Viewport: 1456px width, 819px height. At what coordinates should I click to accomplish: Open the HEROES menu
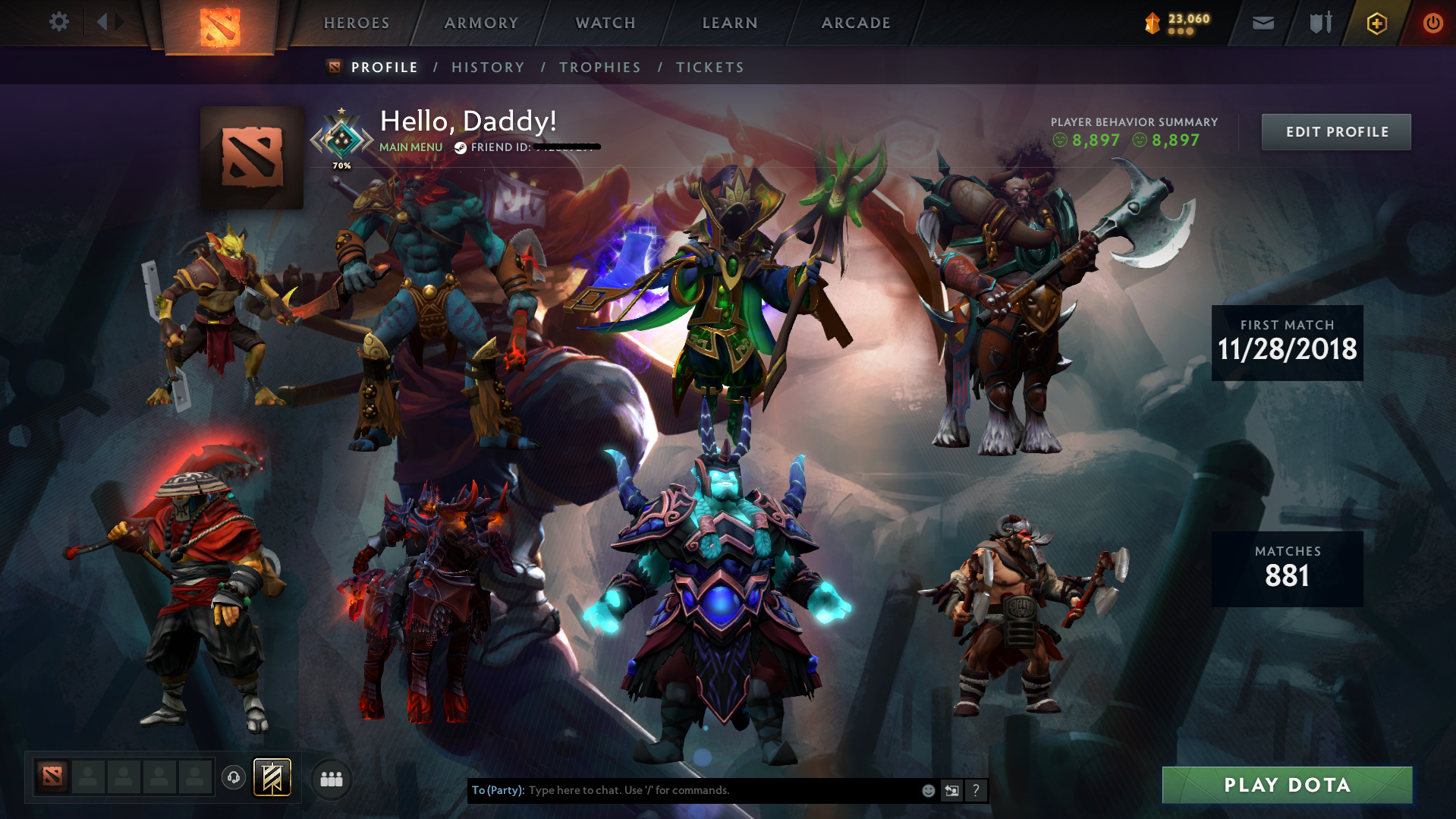[356, 23]
